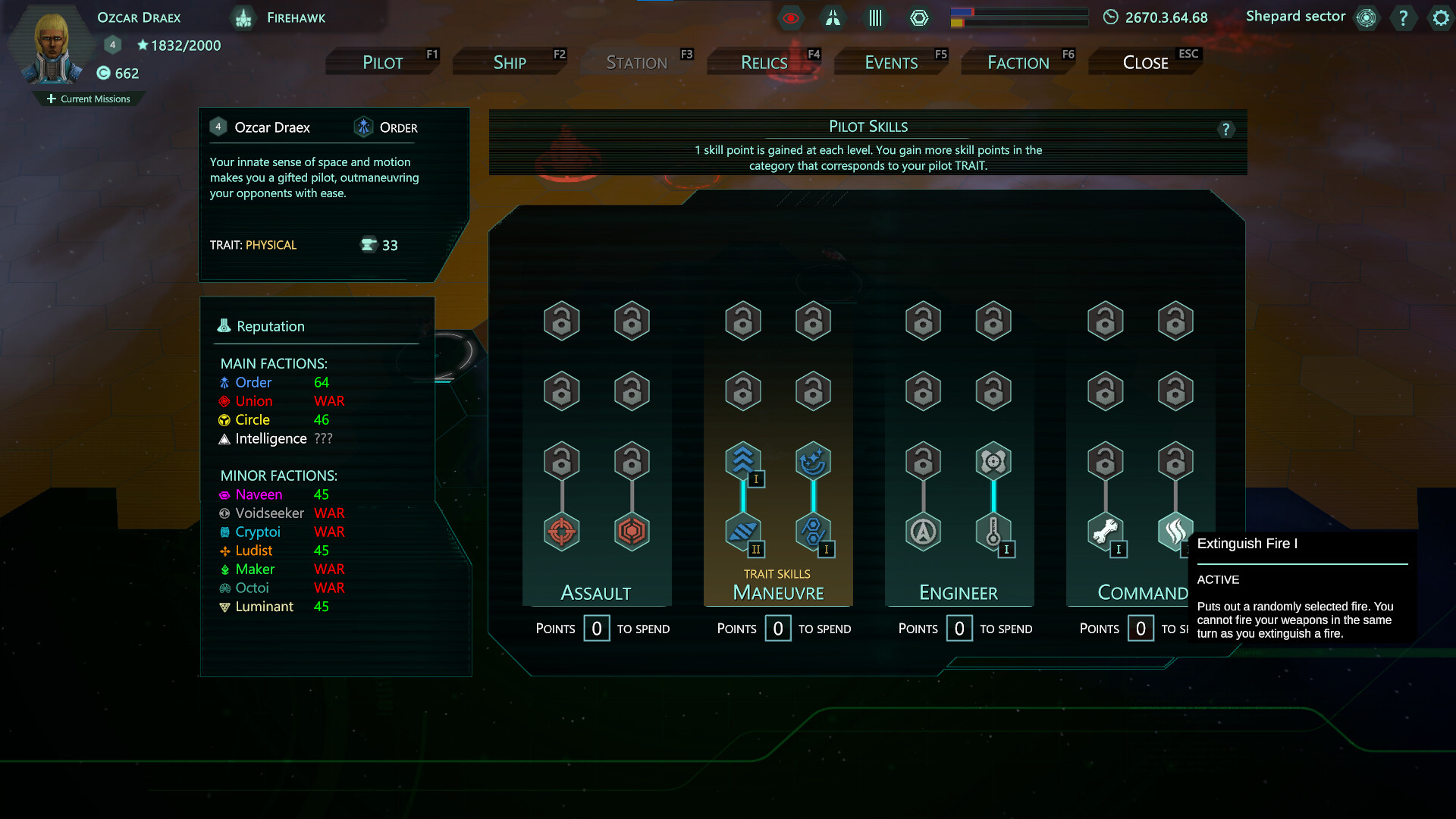Switch to the Pilot tab
Image resolution: width=1456 pixels, height=819 pixels.
tap(383, 62)
